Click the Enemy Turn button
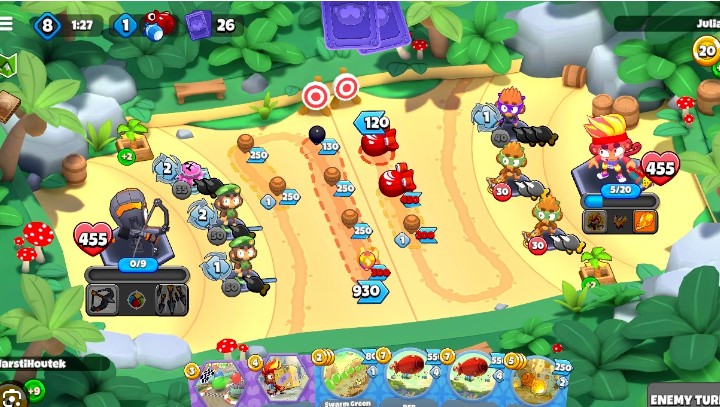The image size is (720, 407). point(685,397)
